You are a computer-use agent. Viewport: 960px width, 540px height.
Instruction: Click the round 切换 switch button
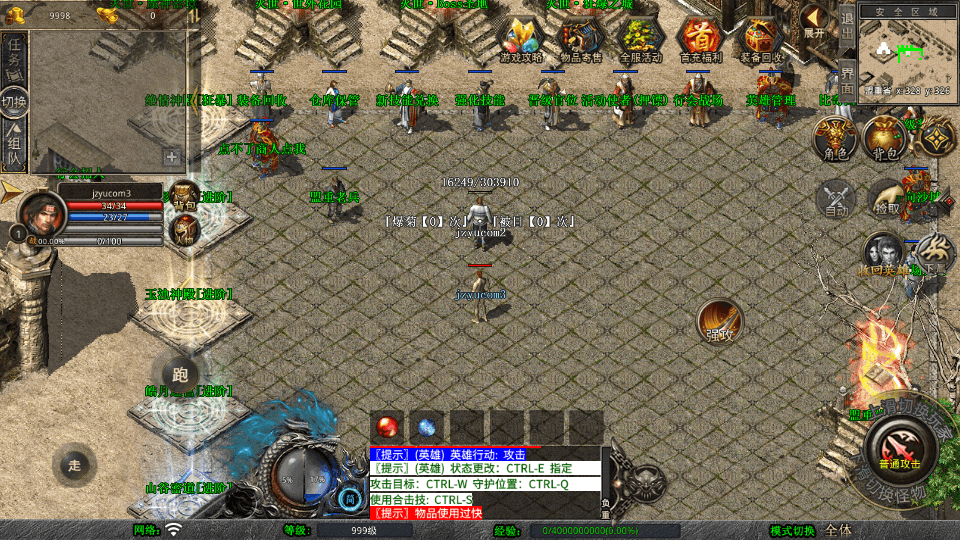15,103
